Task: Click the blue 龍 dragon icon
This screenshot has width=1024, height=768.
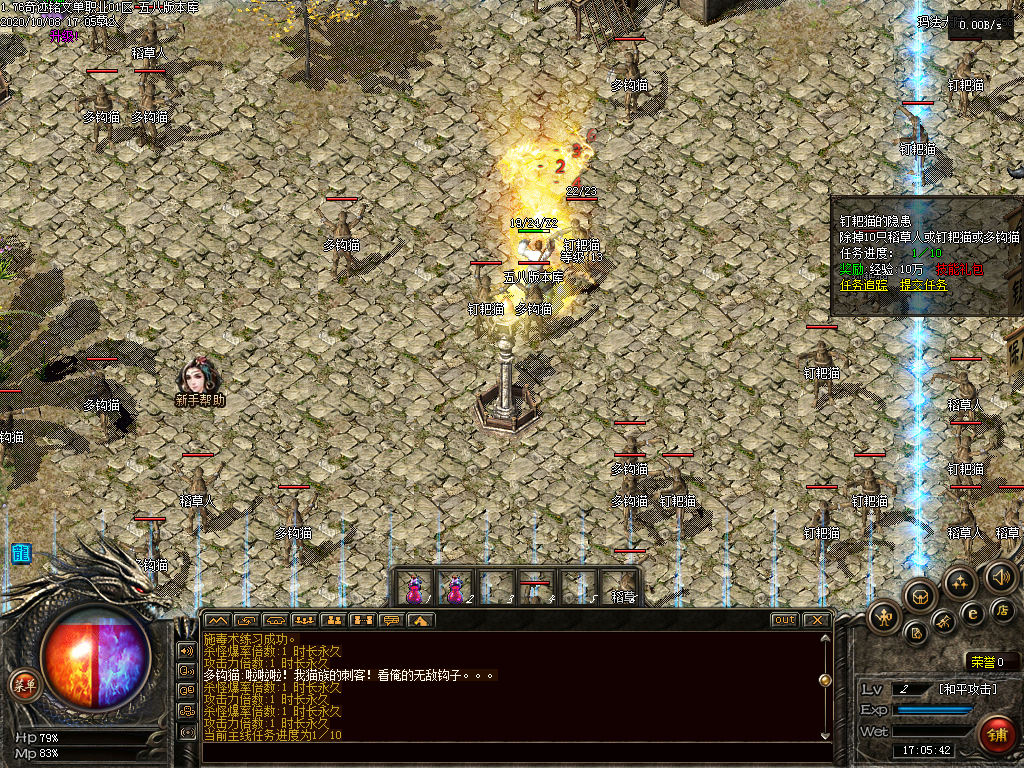Action: [x=20, y=553]
